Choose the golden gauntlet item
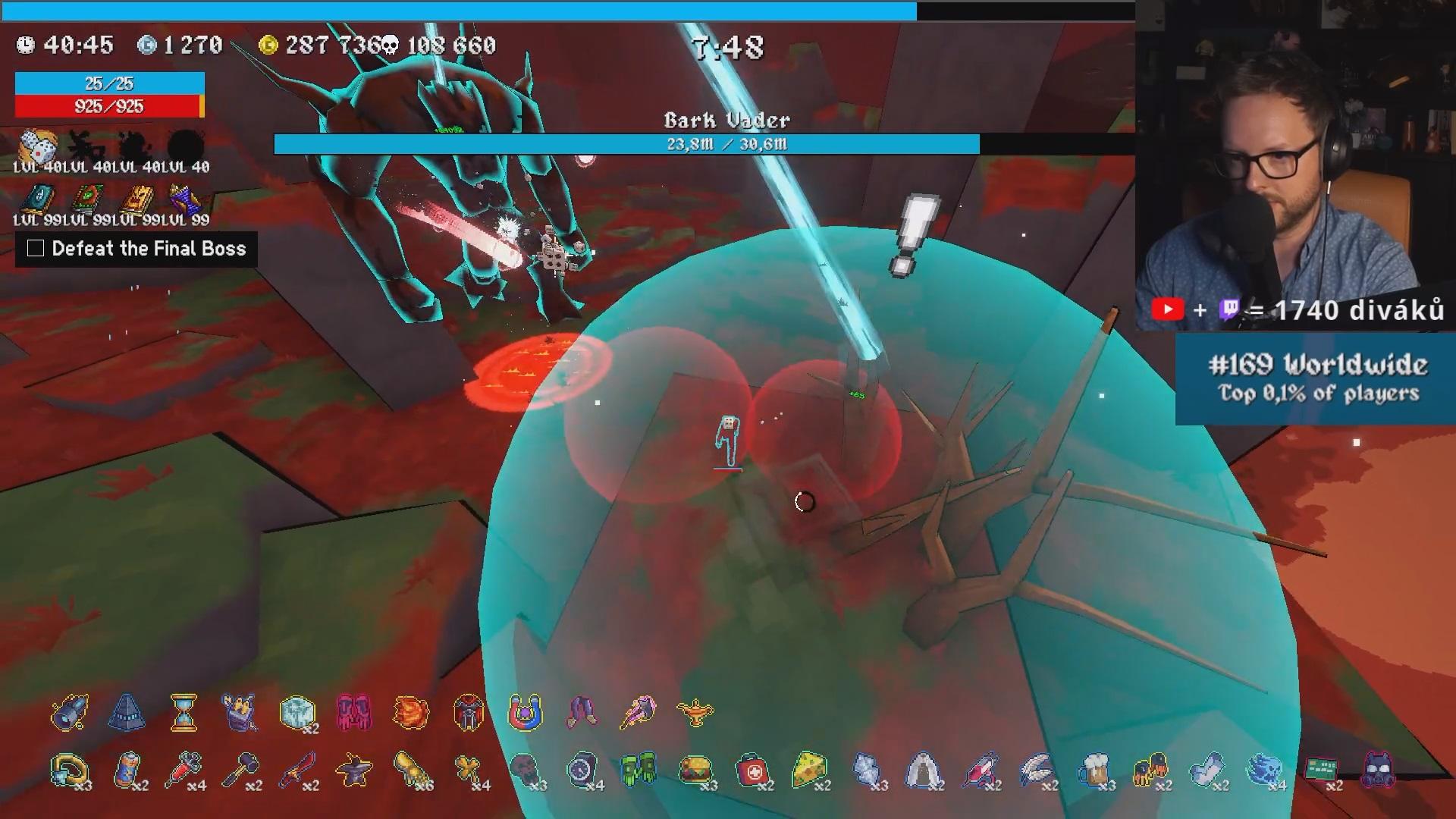Screen dimensions: 1456x819 coord(412,770)
